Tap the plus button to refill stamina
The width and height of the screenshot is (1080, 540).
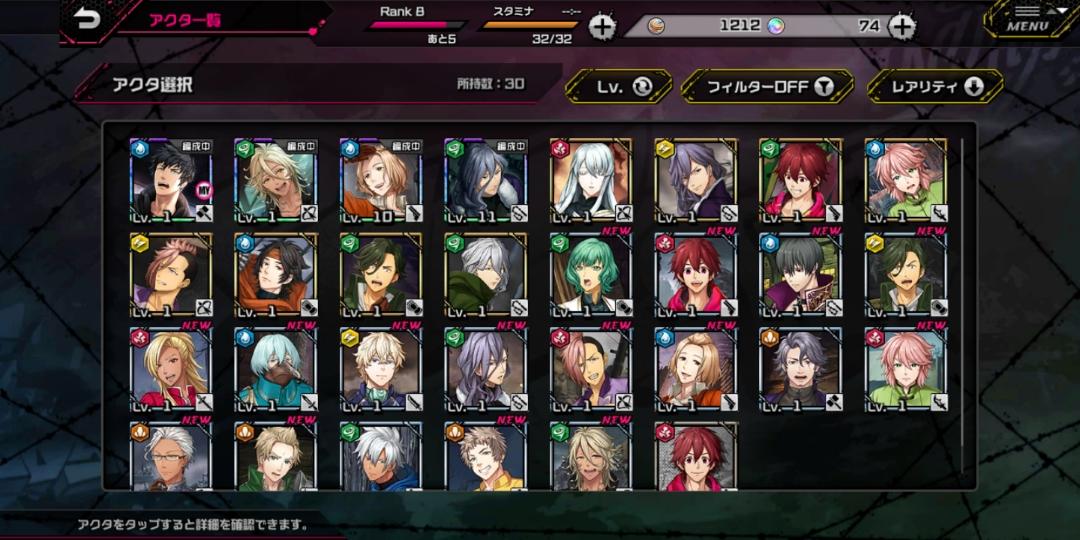[x=602, y=27]
